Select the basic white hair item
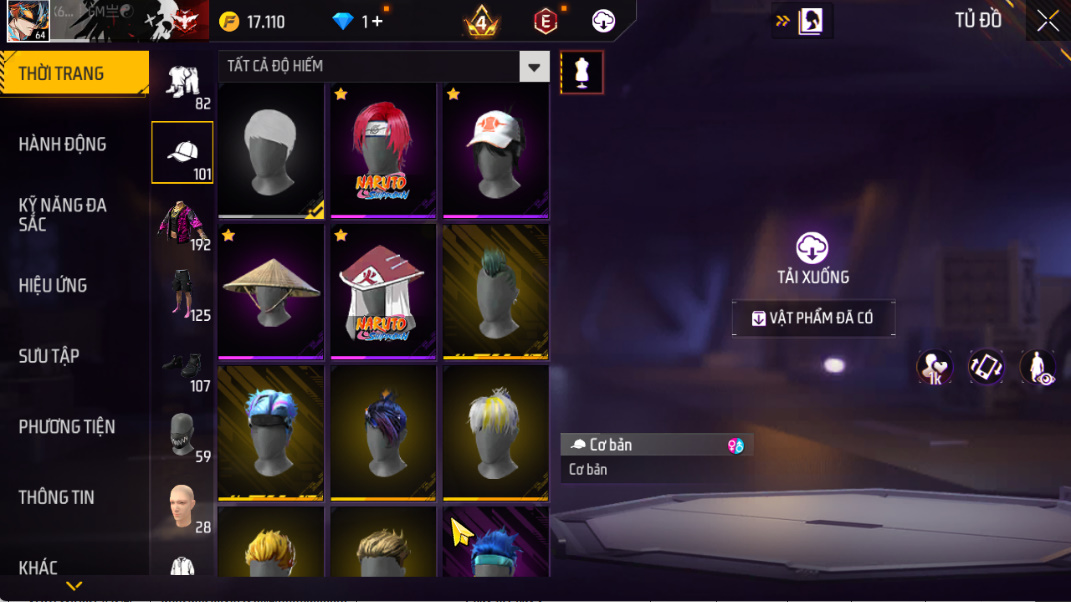The width and height of the screenshot is (1071, 602). pos(271,150)
